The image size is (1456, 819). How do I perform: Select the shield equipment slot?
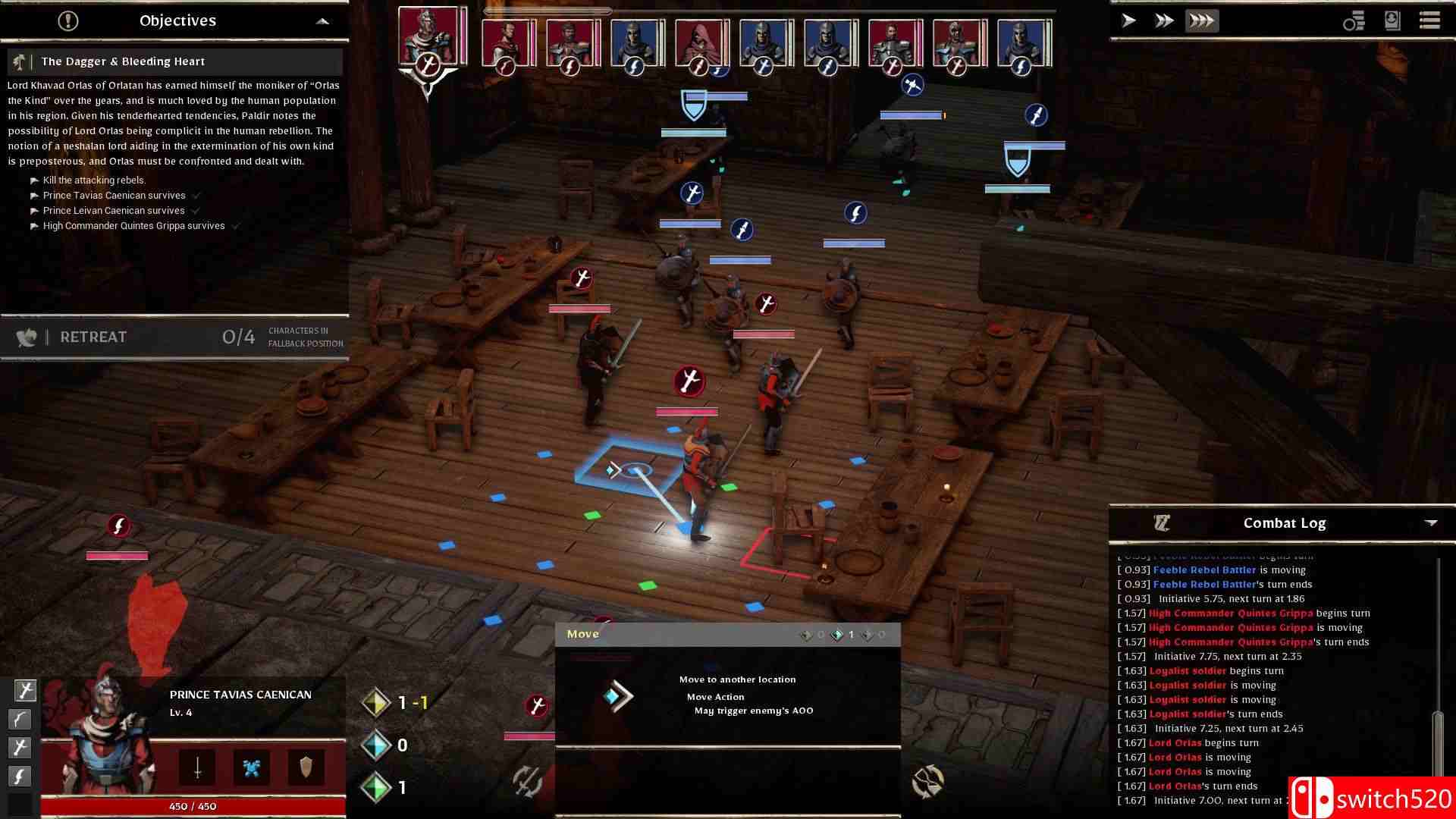306,767
